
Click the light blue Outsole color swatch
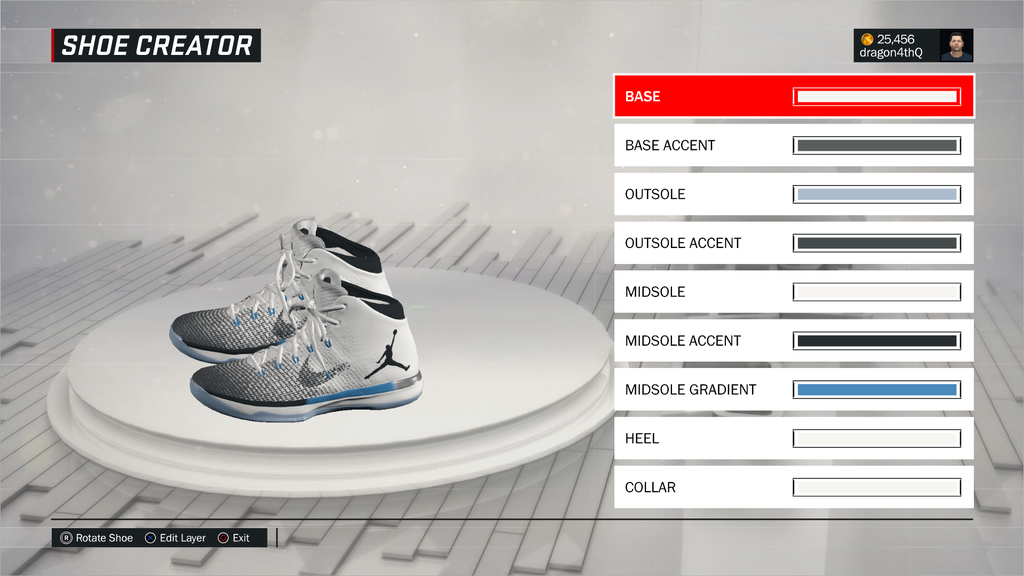click(877, 194)
